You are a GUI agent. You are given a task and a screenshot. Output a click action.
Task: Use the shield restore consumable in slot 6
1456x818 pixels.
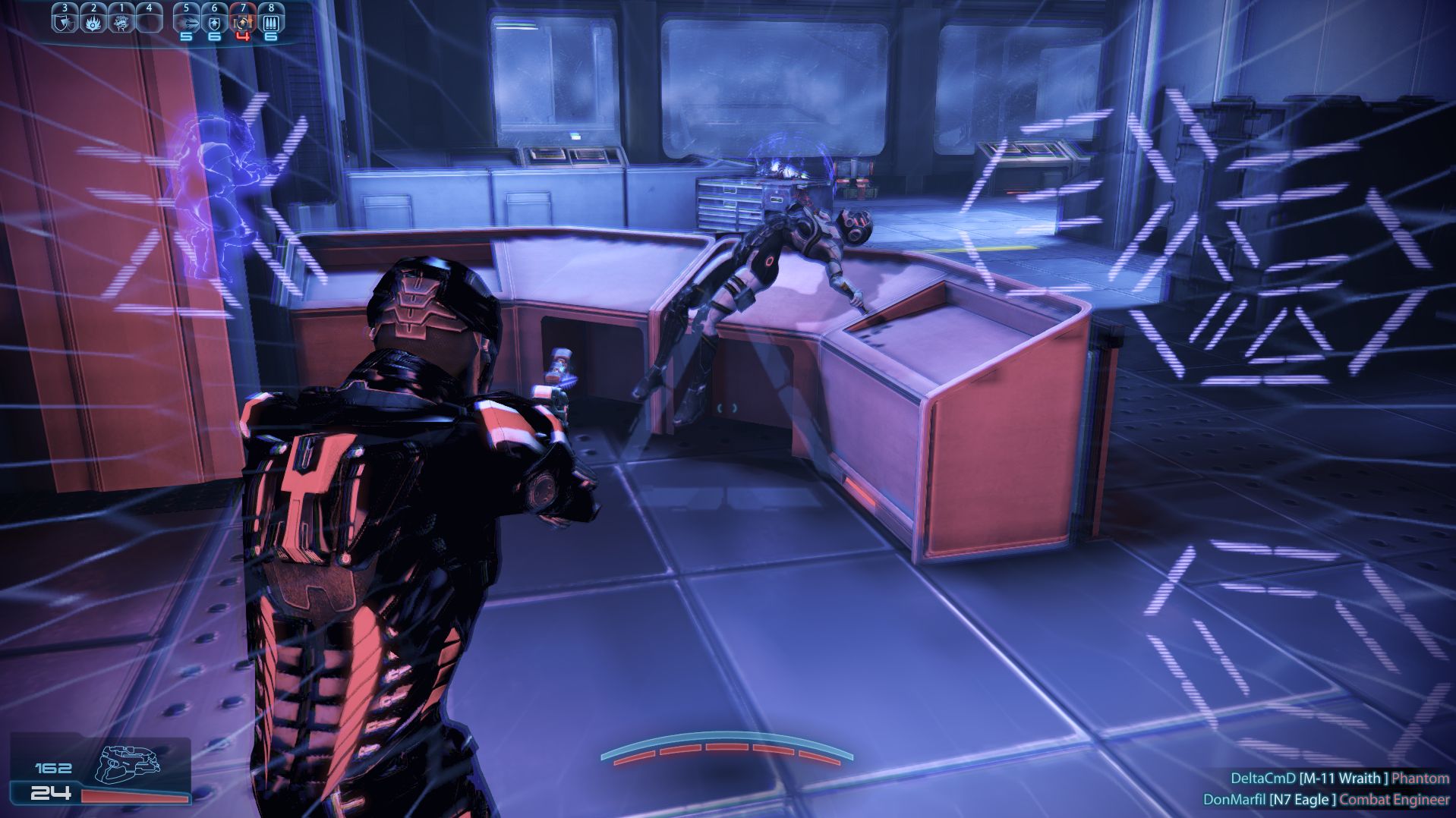point(215,21)
